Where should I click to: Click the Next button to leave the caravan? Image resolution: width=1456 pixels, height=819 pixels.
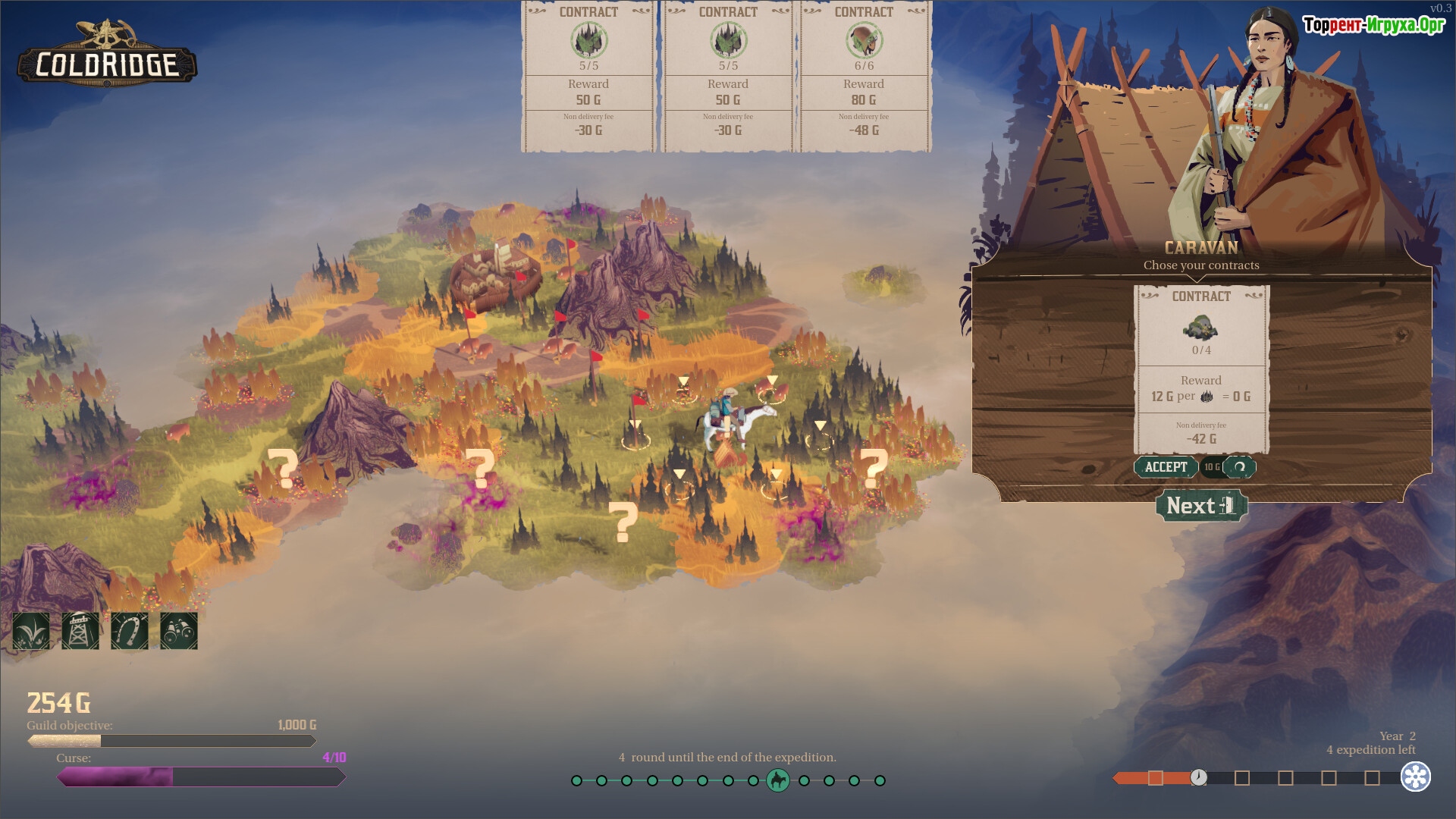click(x=1201, y=506)
